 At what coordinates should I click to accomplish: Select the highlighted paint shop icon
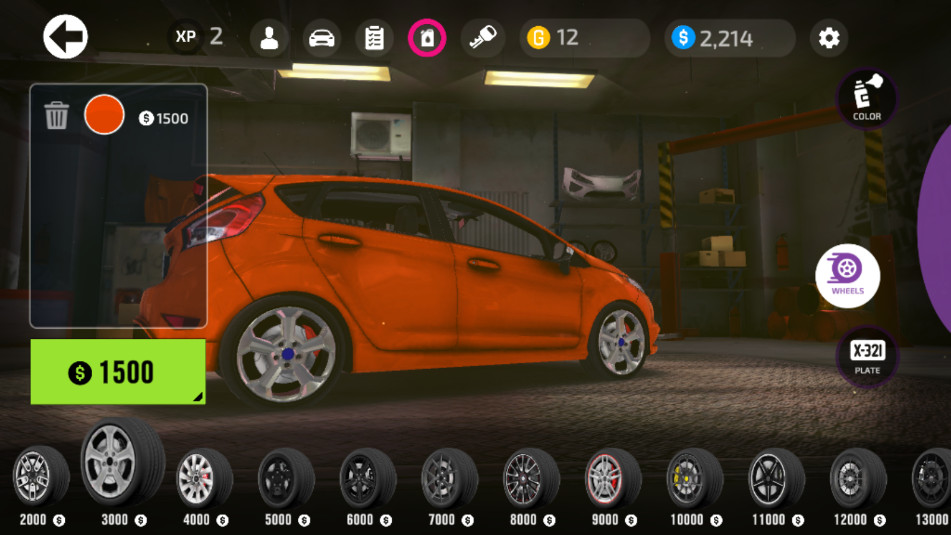(427, 38)
